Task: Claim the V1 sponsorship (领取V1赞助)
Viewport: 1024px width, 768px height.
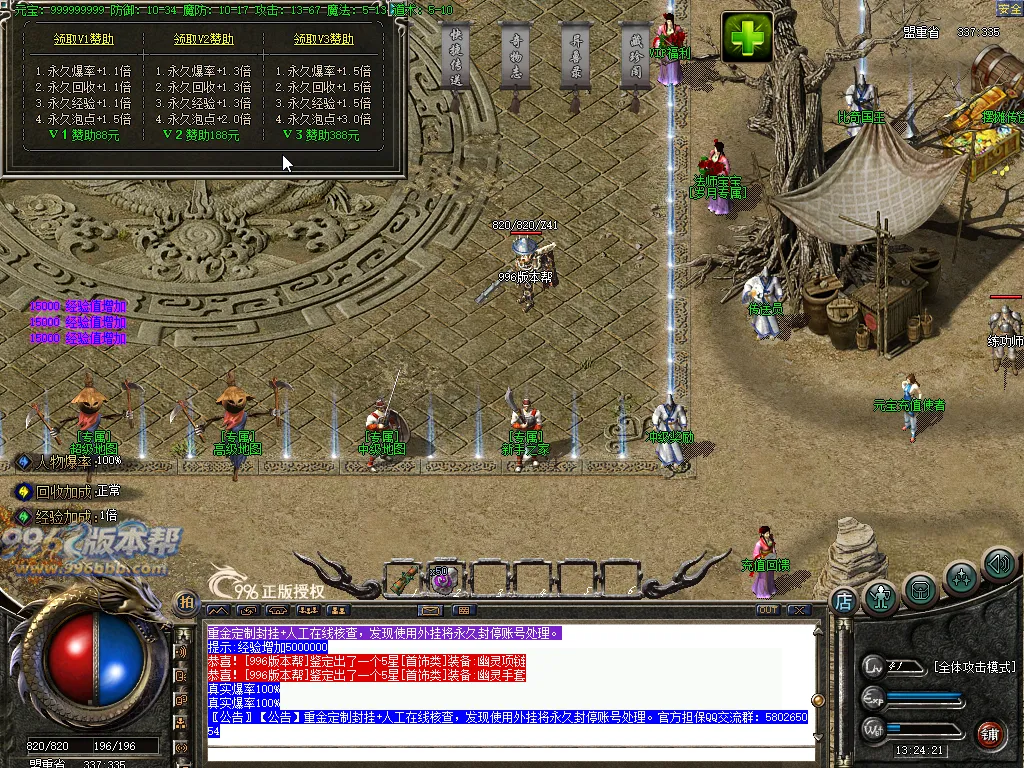Action: point(84,40)
